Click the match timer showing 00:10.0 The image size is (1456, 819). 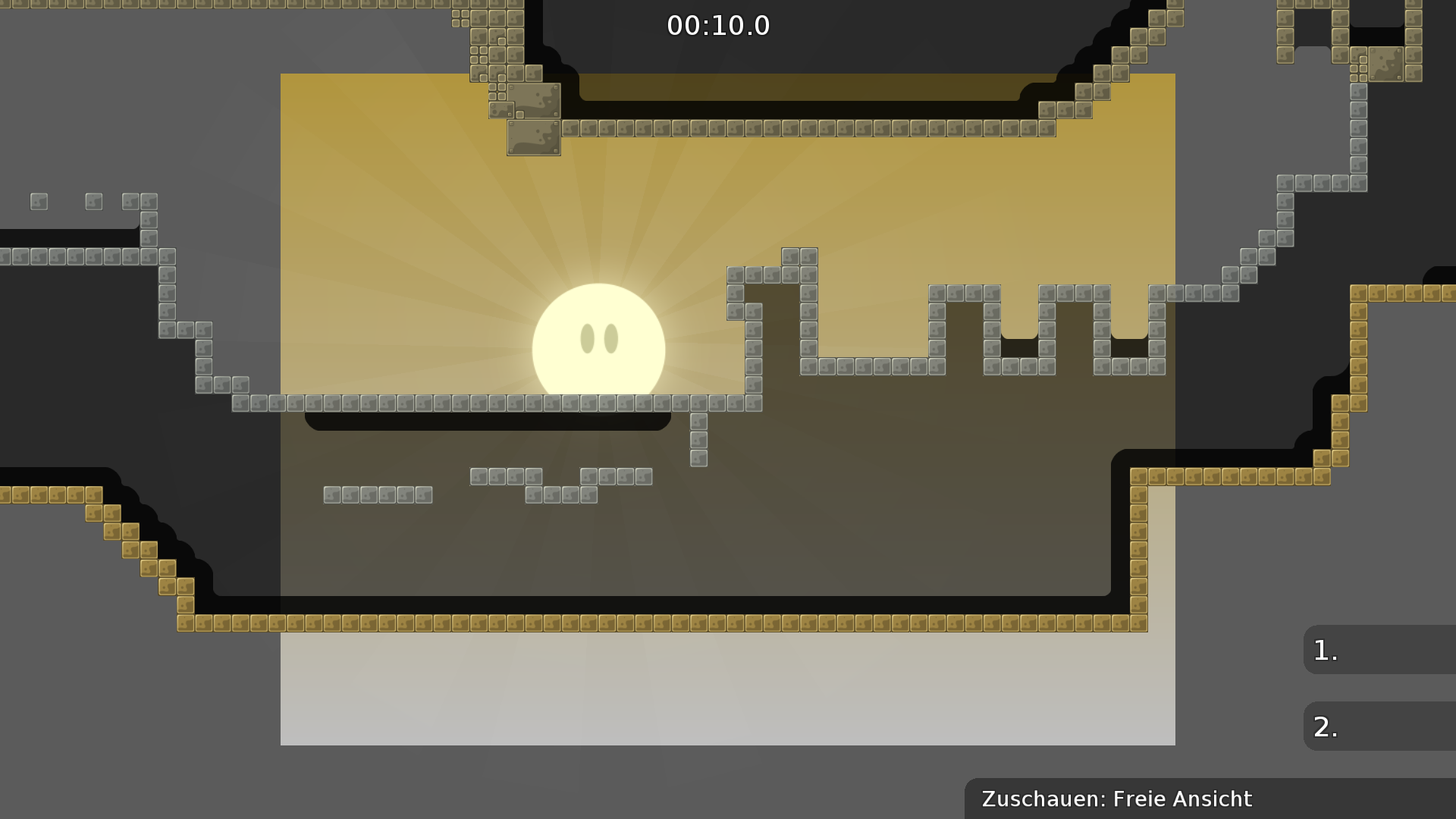[717, 25]
